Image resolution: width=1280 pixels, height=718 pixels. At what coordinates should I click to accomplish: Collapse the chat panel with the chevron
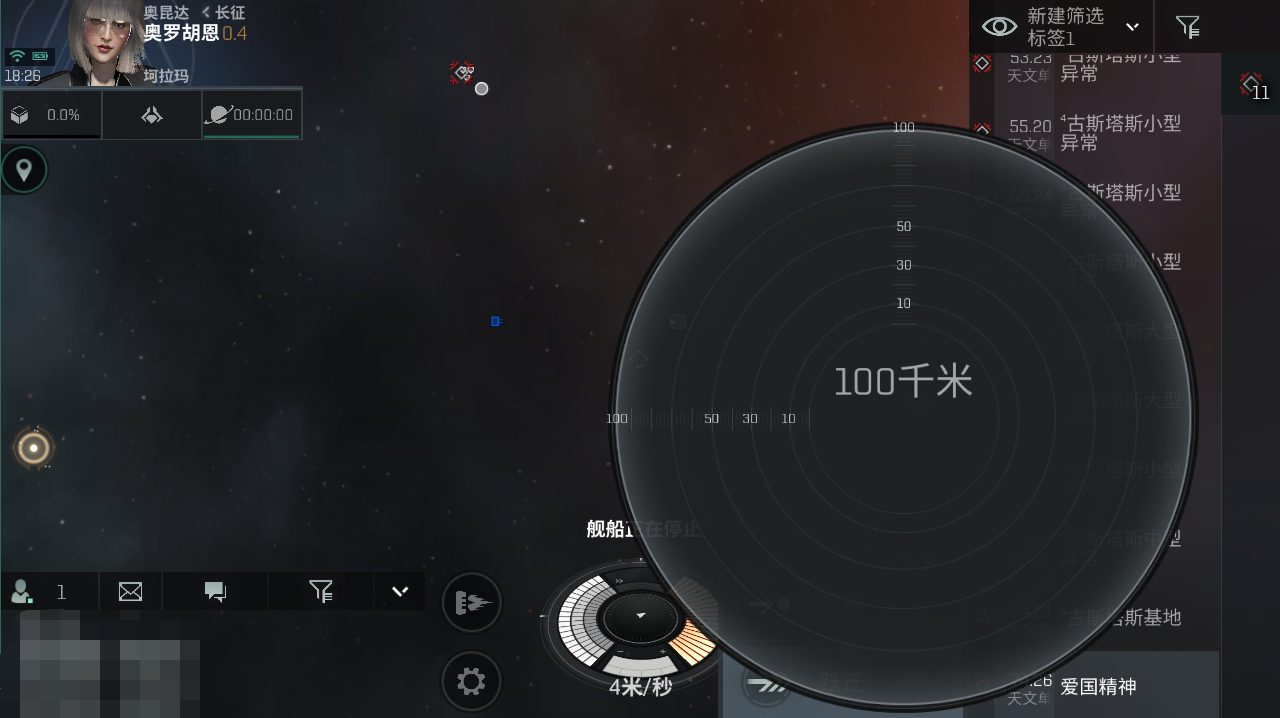(x=400, y=591)
